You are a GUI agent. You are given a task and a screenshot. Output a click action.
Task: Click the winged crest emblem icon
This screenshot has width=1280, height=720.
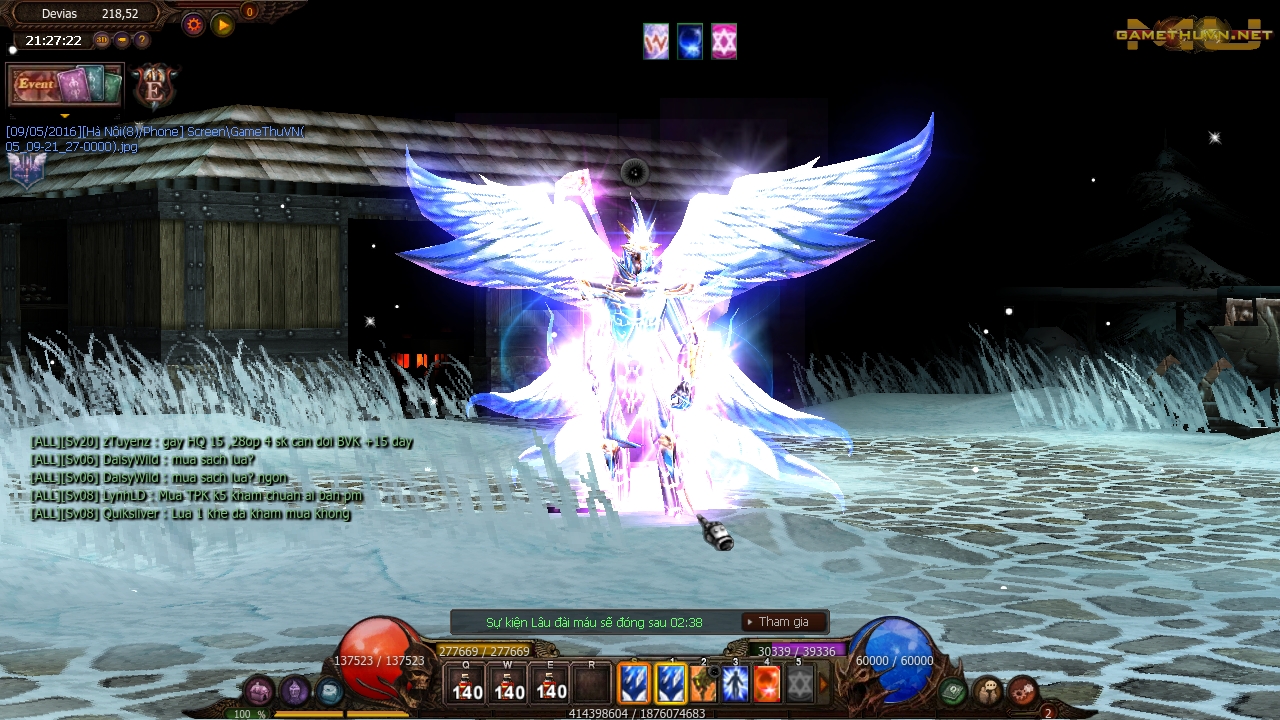[x=27, y=171]
